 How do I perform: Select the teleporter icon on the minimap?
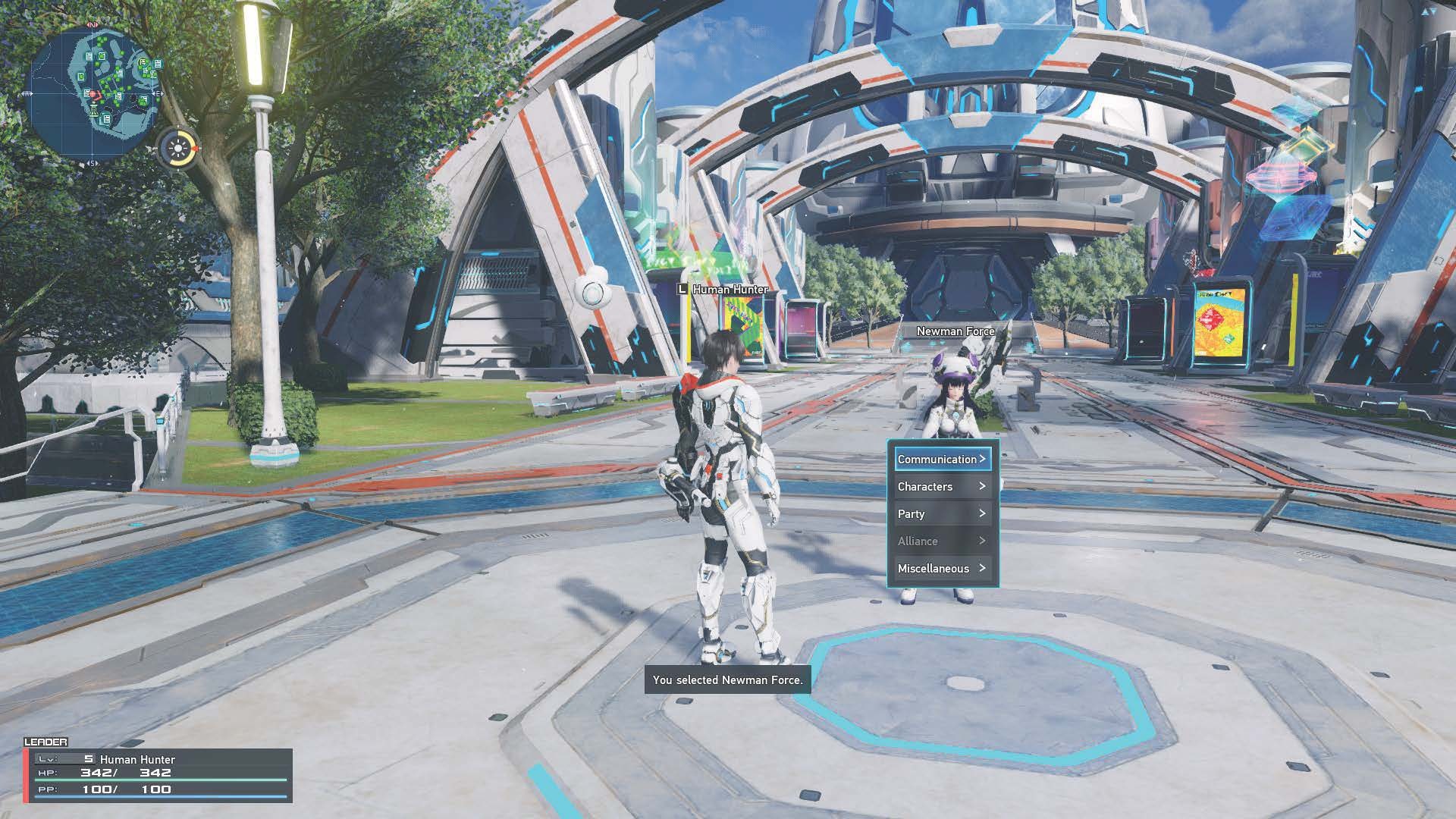coord(93,110)
